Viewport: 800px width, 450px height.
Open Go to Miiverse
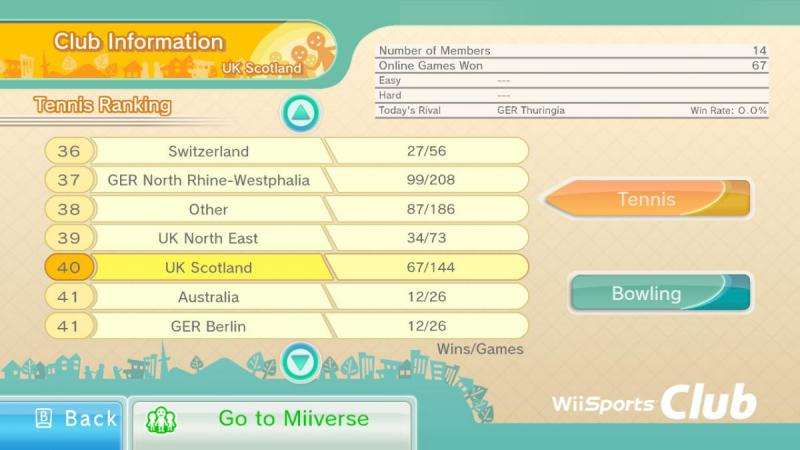[272, 420]
